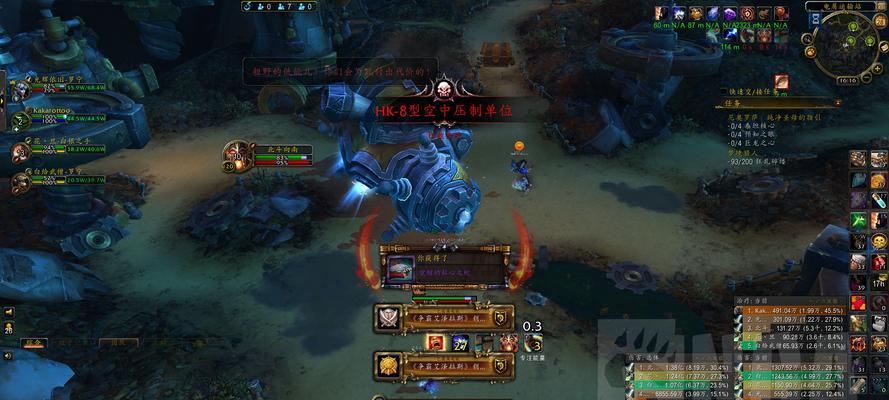Switch to the first chat tab

pos(35,342)
